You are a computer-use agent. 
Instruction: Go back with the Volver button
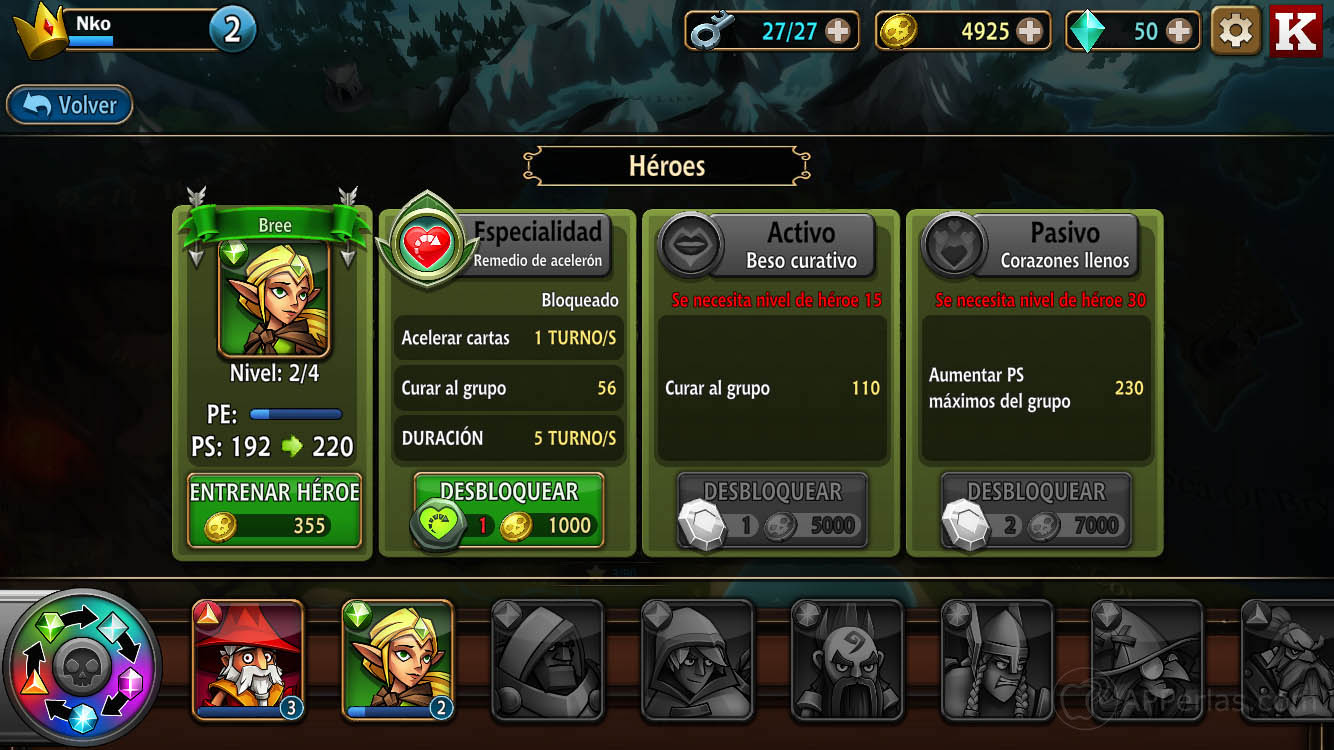click(x=70, y=105)
